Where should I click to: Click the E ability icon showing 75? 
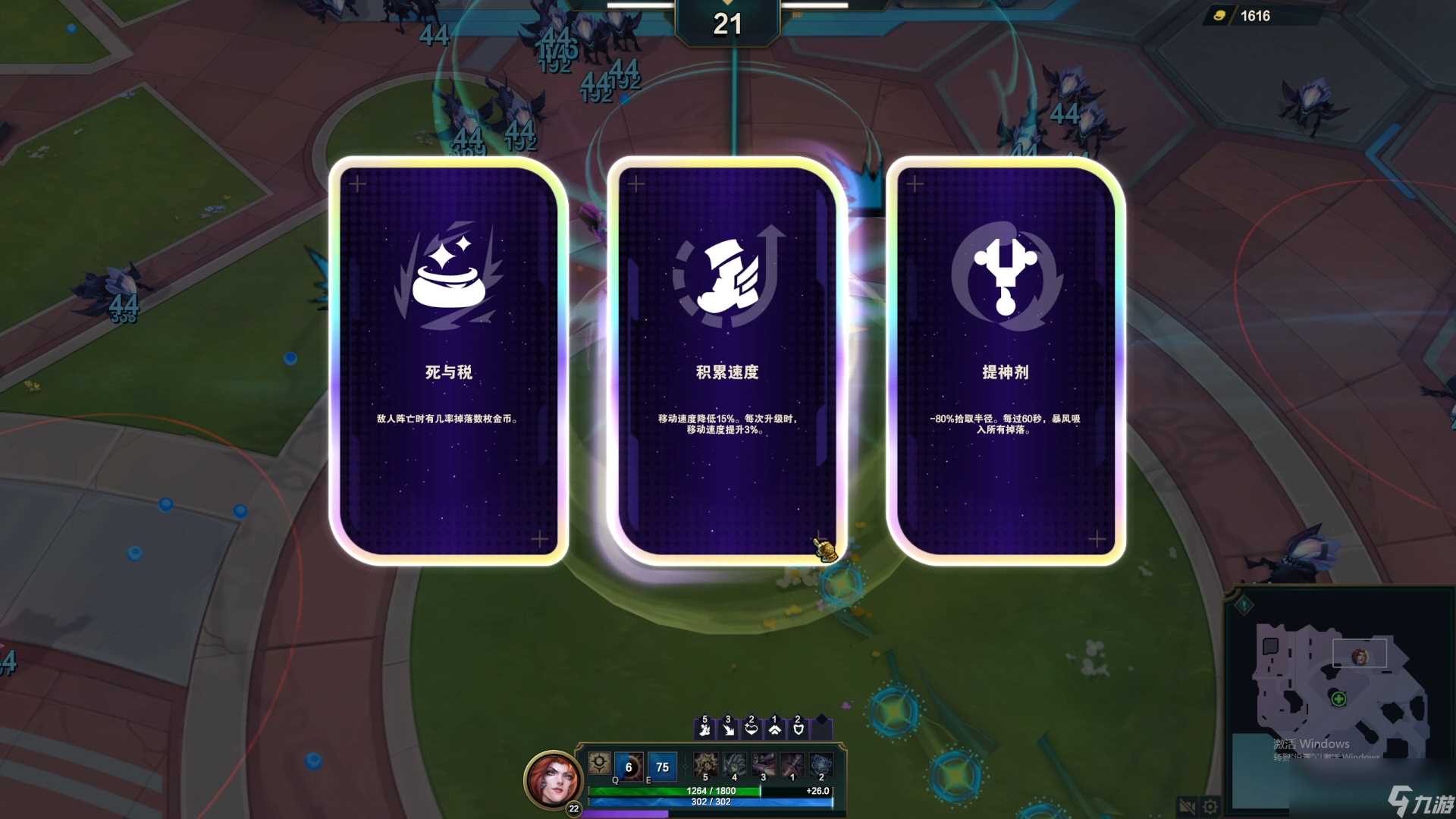tap(662, 767)
